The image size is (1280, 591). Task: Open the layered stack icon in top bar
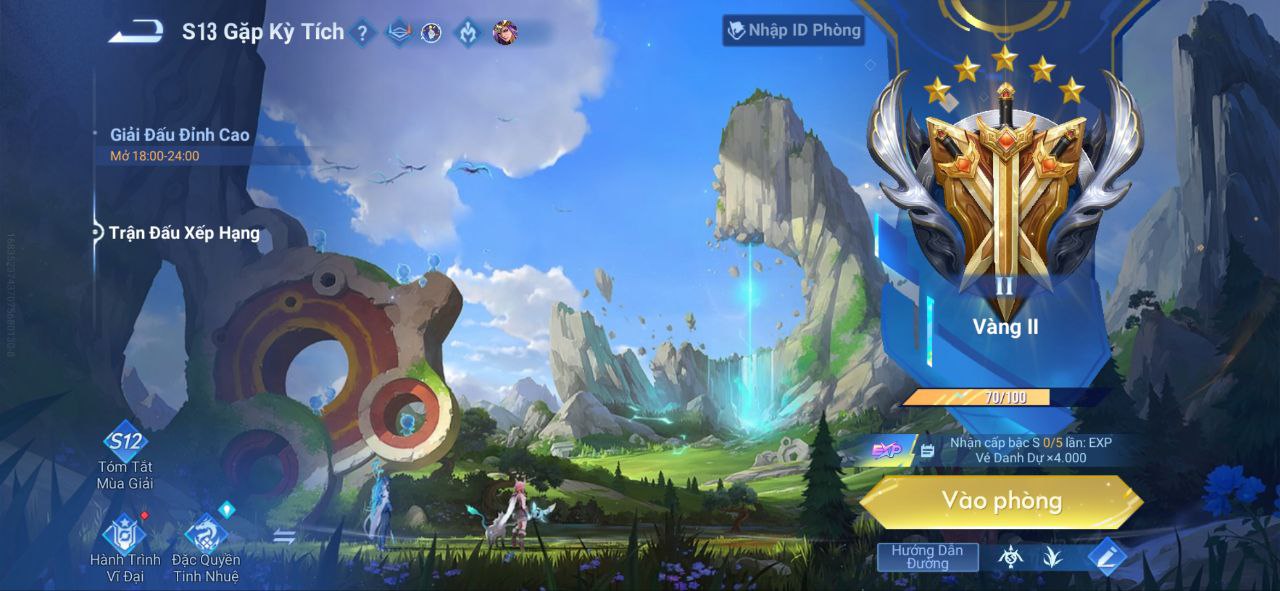pos(399,33)
